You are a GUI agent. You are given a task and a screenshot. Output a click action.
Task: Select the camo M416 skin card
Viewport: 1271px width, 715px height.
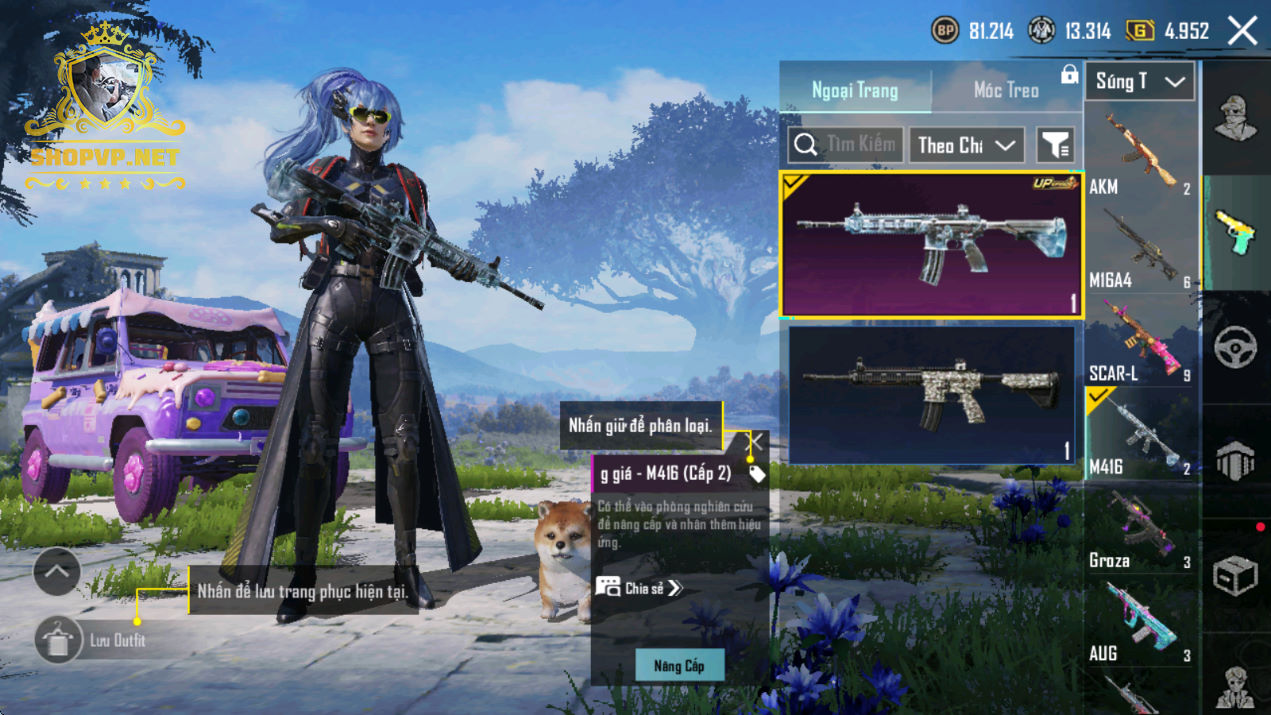931,395
